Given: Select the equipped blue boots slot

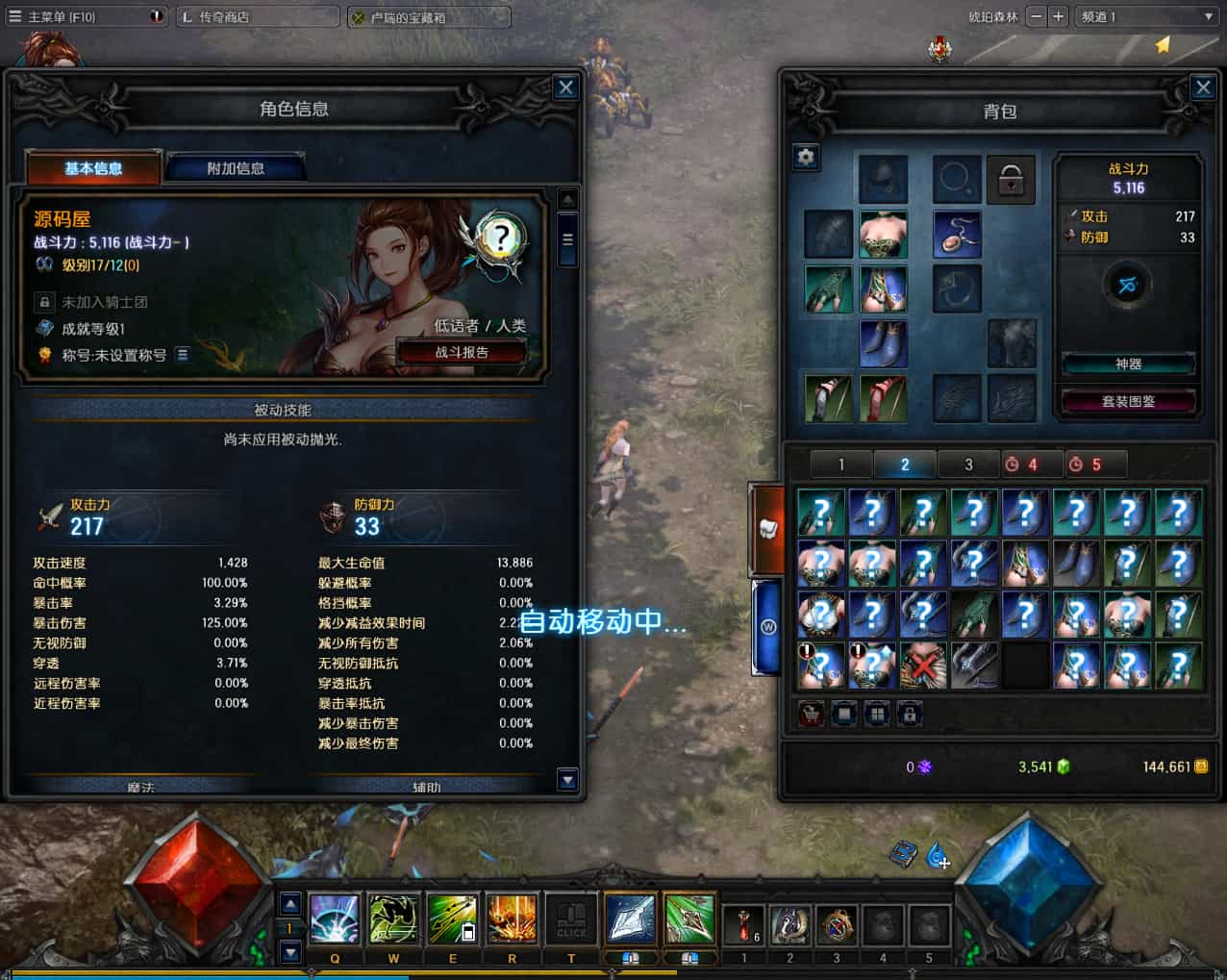Looking at the screenshot, I should tap(883, 343).
